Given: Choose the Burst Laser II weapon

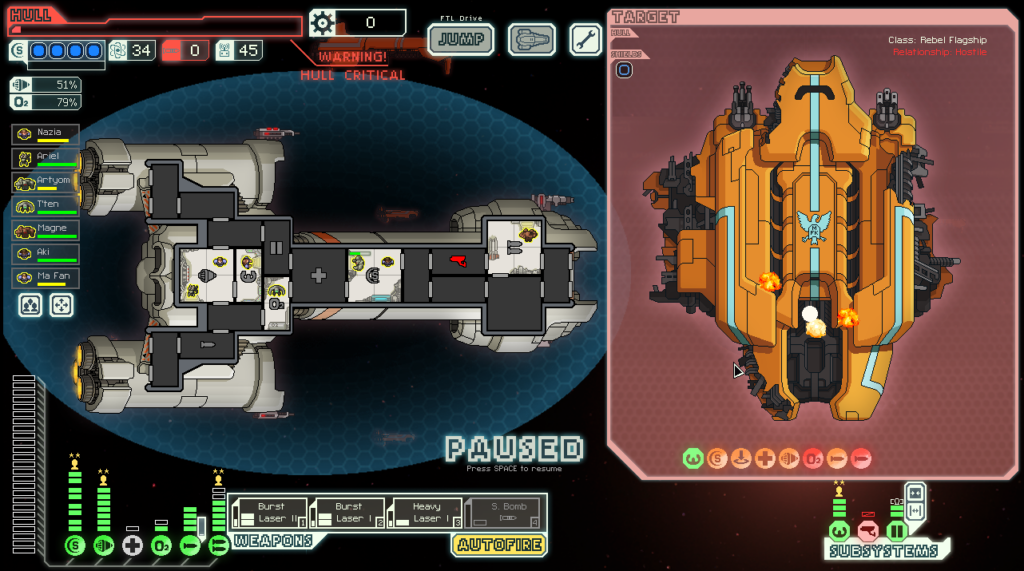Looking at the screenshot, I should (270, 512).
